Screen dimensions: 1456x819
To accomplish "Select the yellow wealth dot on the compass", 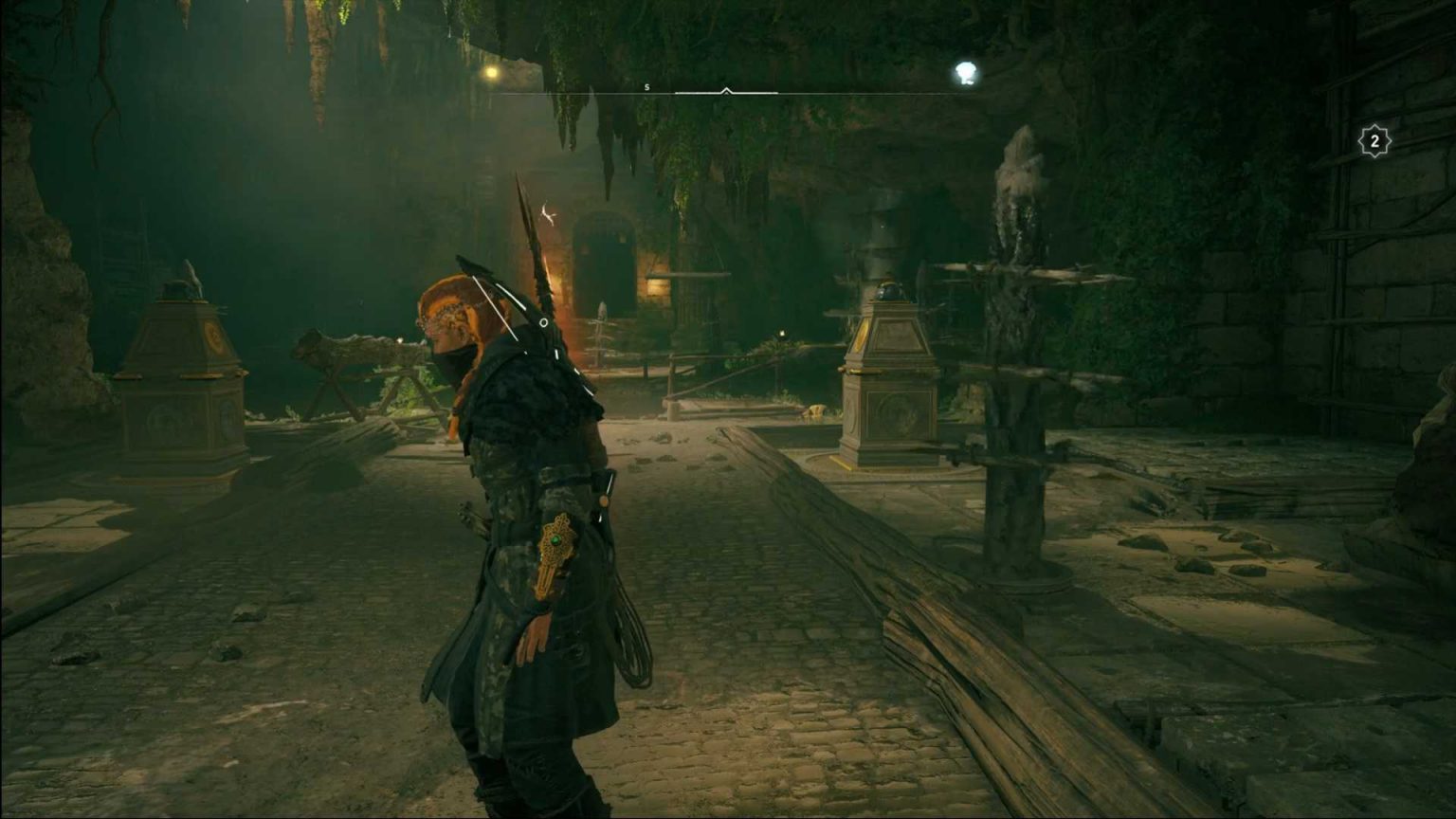I will point(490,72).
